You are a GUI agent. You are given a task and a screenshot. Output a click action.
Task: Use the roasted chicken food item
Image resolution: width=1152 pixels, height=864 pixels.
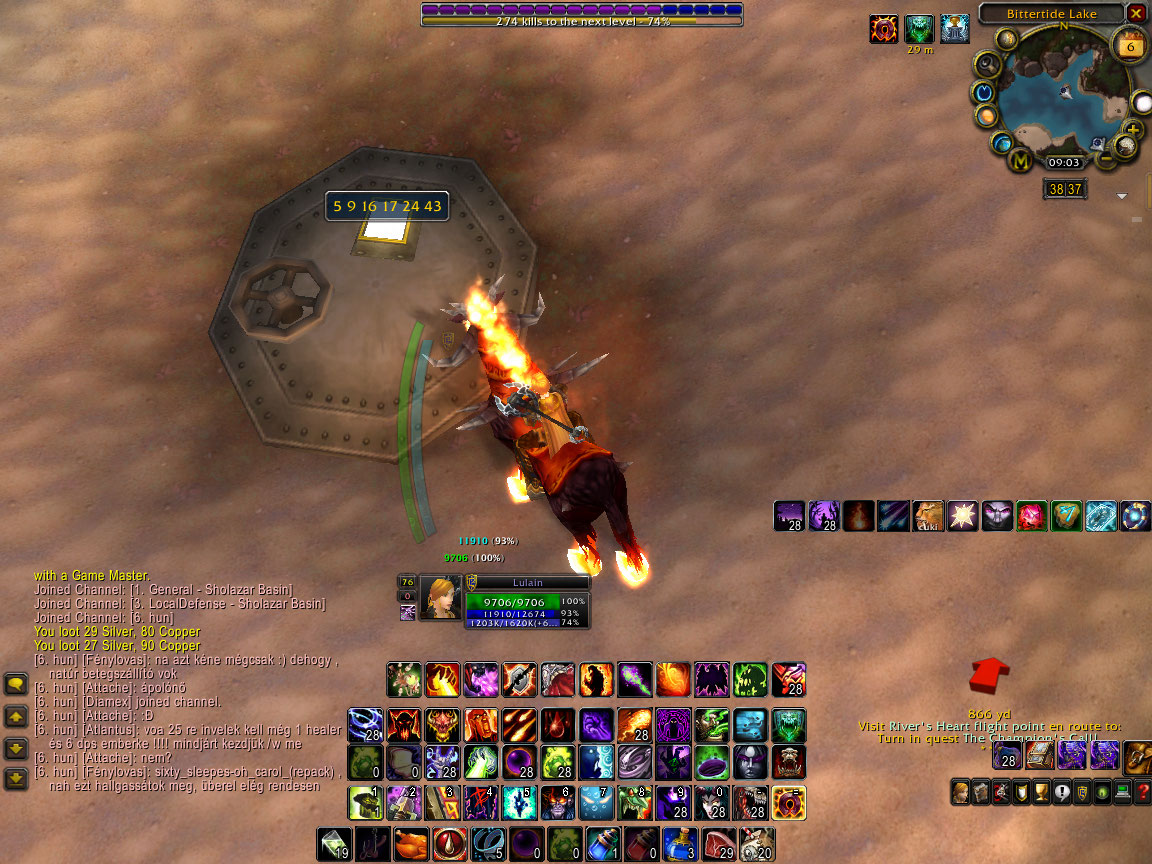click(x=411, y=844)
